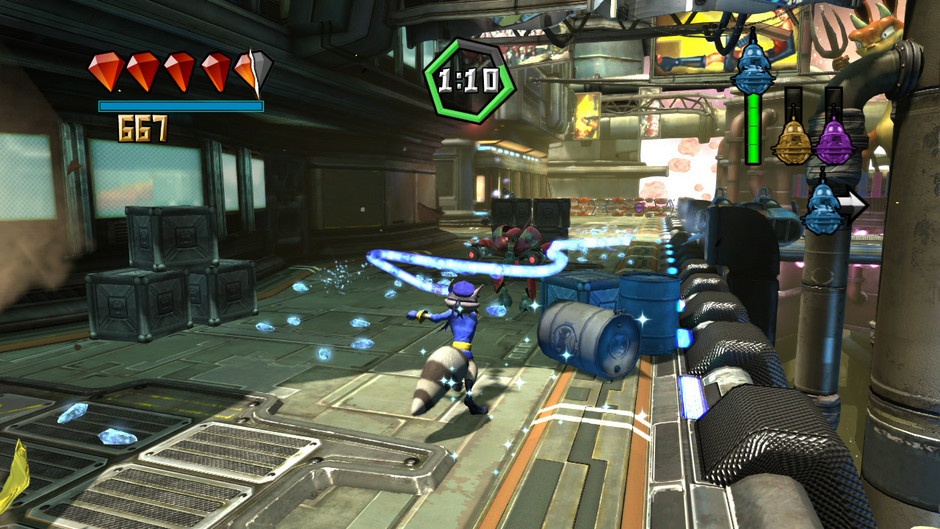Click the blue bomb beside the white arrow

[x=823, y=208]
